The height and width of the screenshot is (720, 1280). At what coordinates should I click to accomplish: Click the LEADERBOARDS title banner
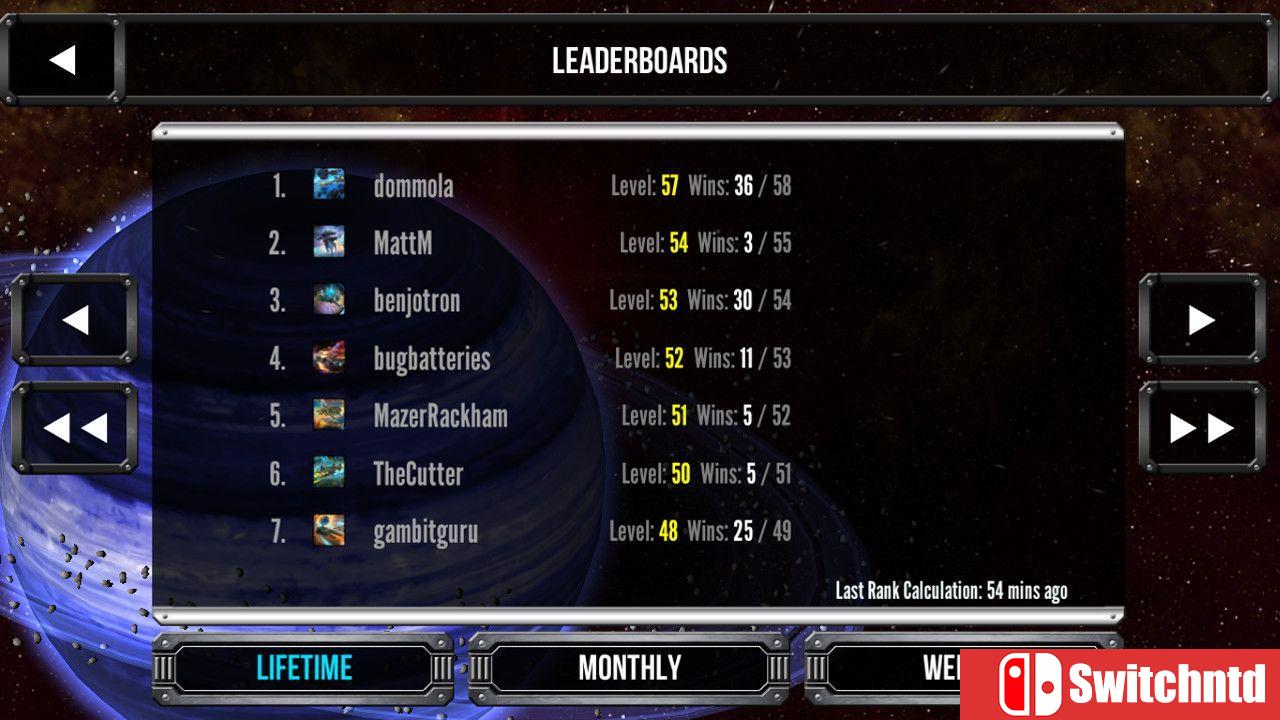coord(640,61)
